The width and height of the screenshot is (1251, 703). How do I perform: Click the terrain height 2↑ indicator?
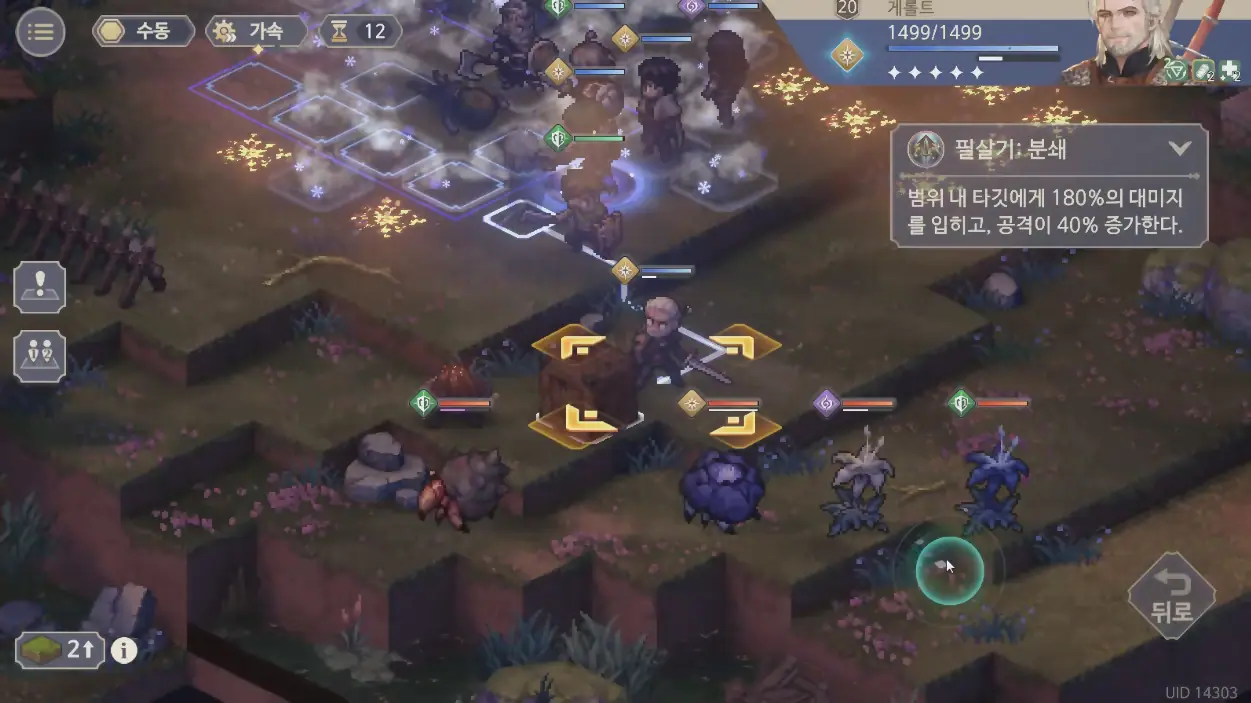(x=62, y=651)
